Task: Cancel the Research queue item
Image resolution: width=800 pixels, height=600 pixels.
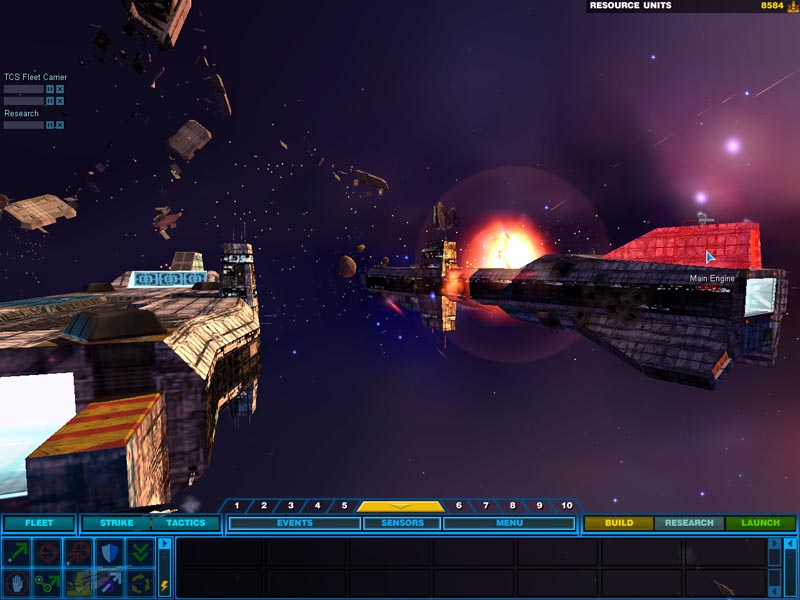Action: click(60, 125)
